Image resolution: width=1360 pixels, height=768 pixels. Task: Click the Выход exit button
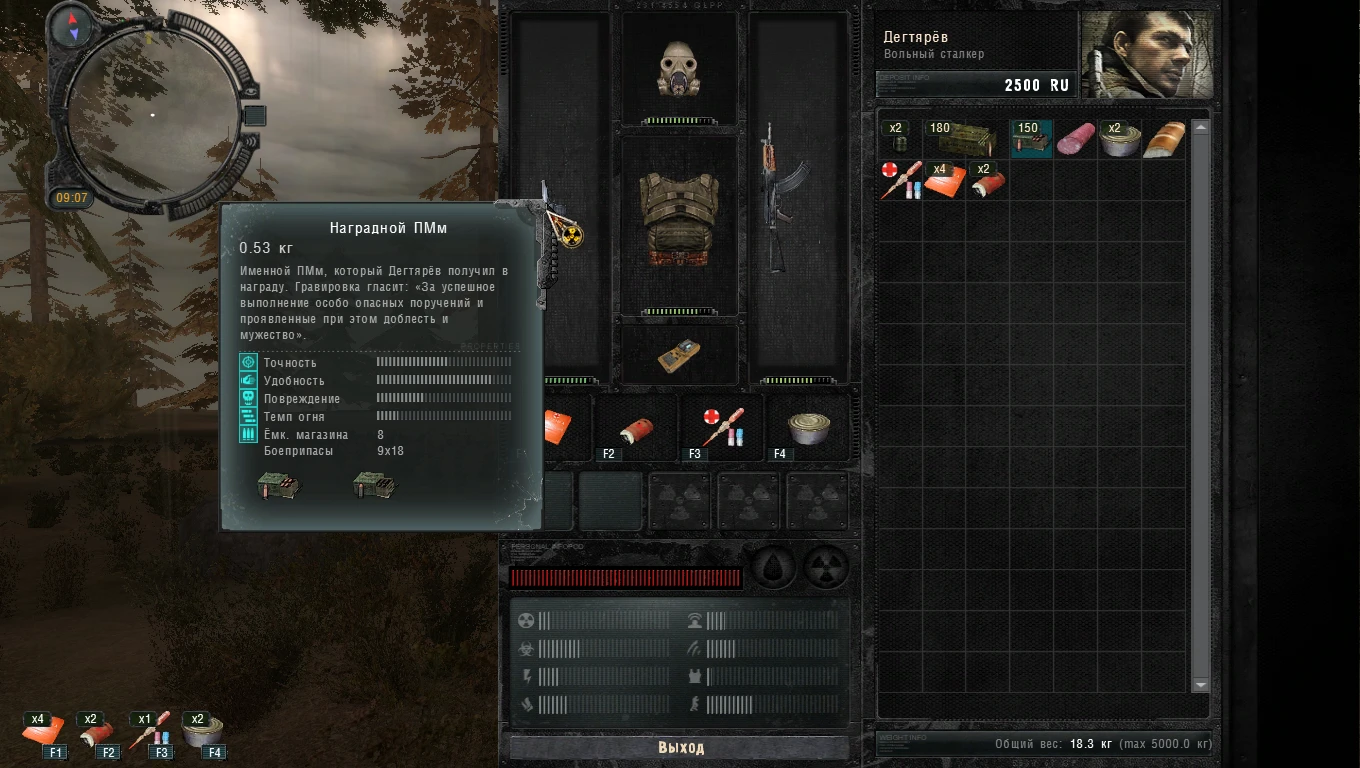(x=680, y=747)
